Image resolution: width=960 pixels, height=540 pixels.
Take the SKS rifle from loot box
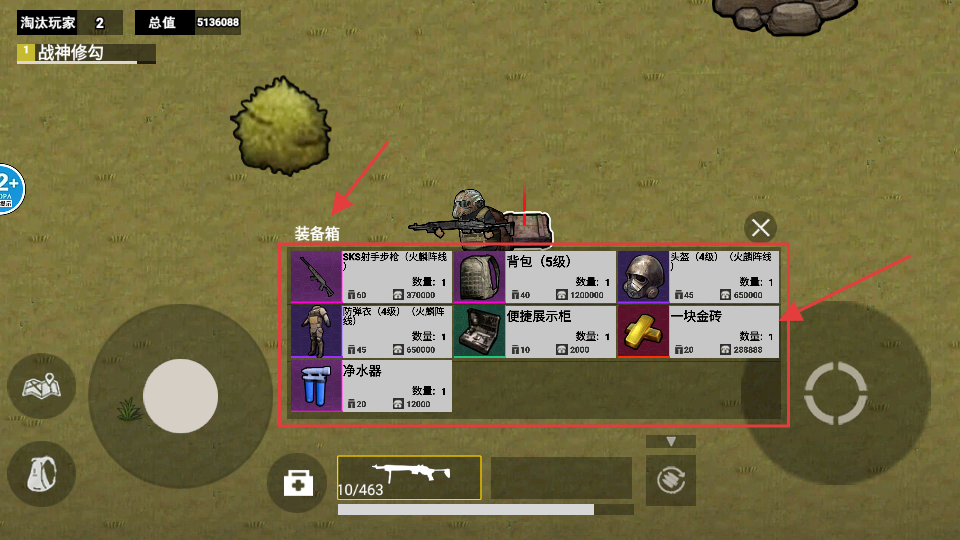click(371, 276)
